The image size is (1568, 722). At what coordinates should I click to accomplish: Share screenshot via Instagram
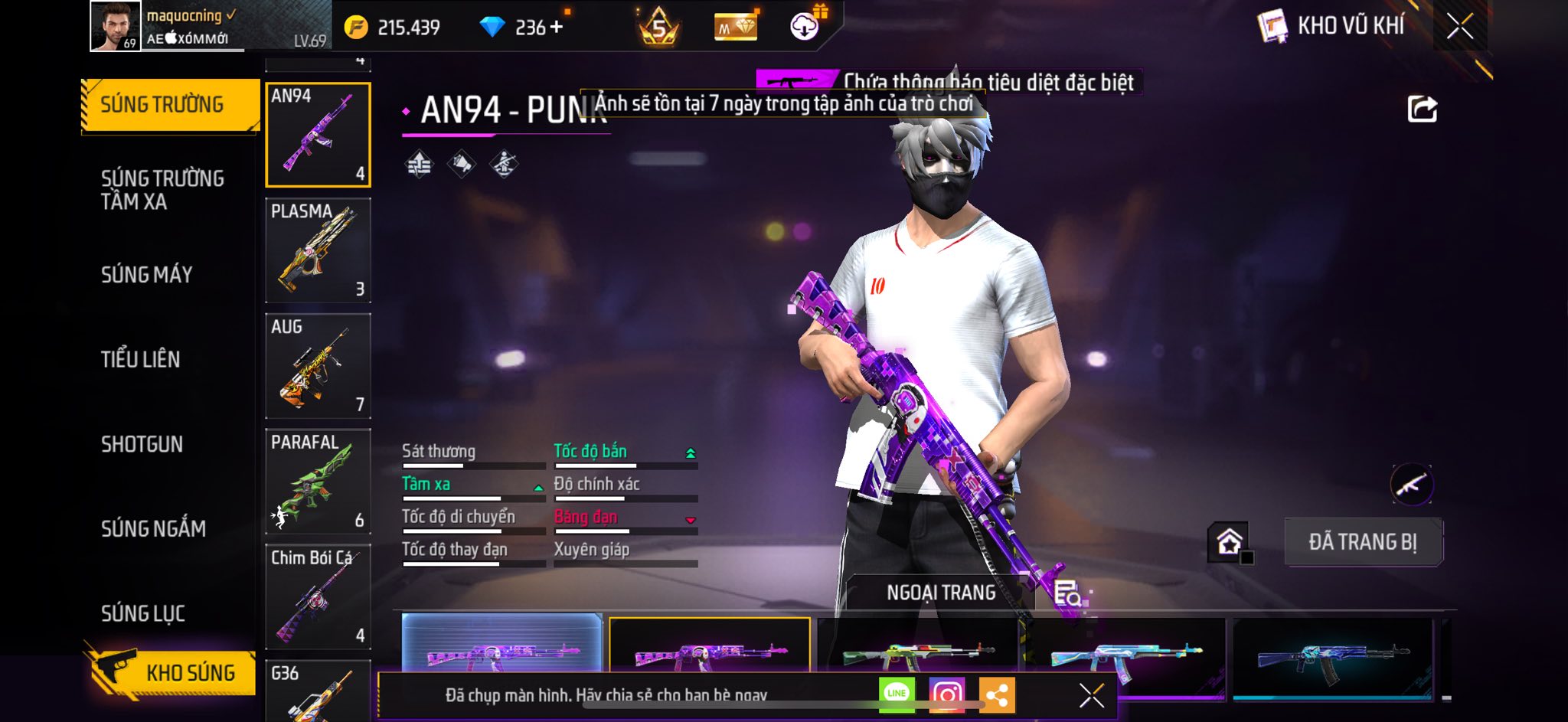(946, 694)
